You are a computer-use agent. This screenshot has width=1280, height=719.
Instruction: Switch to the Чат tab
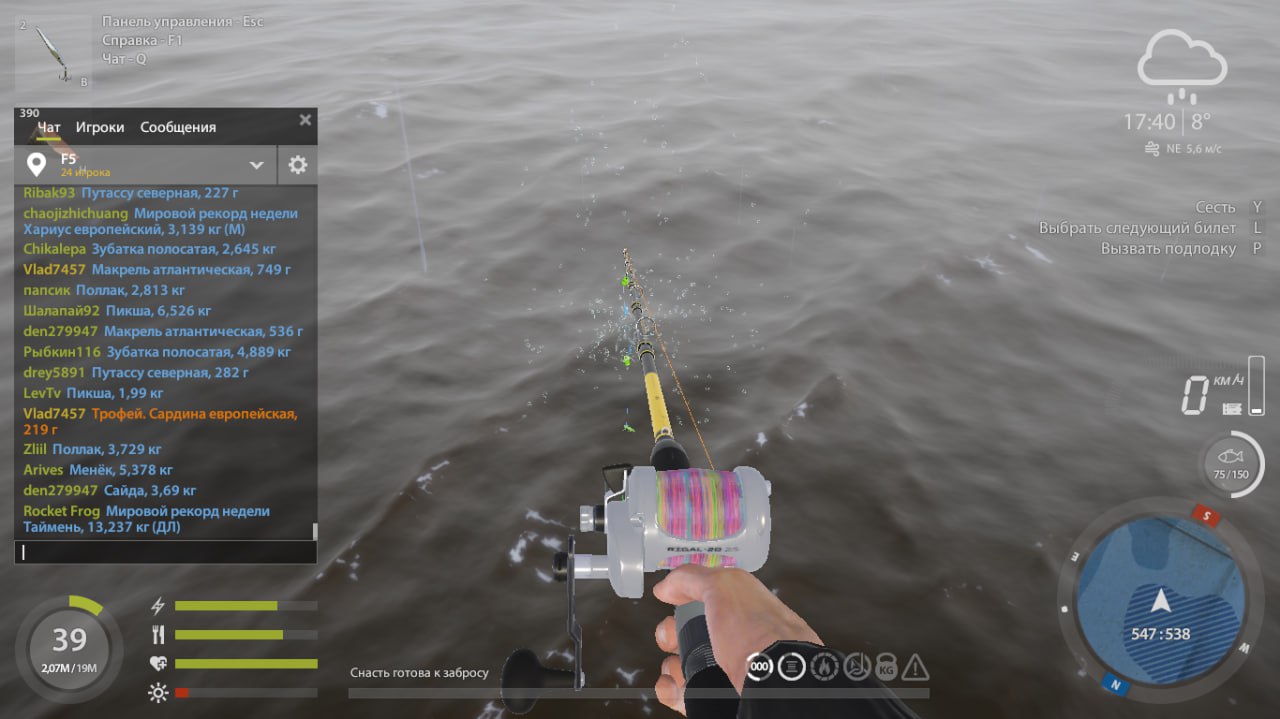point(49,127)
